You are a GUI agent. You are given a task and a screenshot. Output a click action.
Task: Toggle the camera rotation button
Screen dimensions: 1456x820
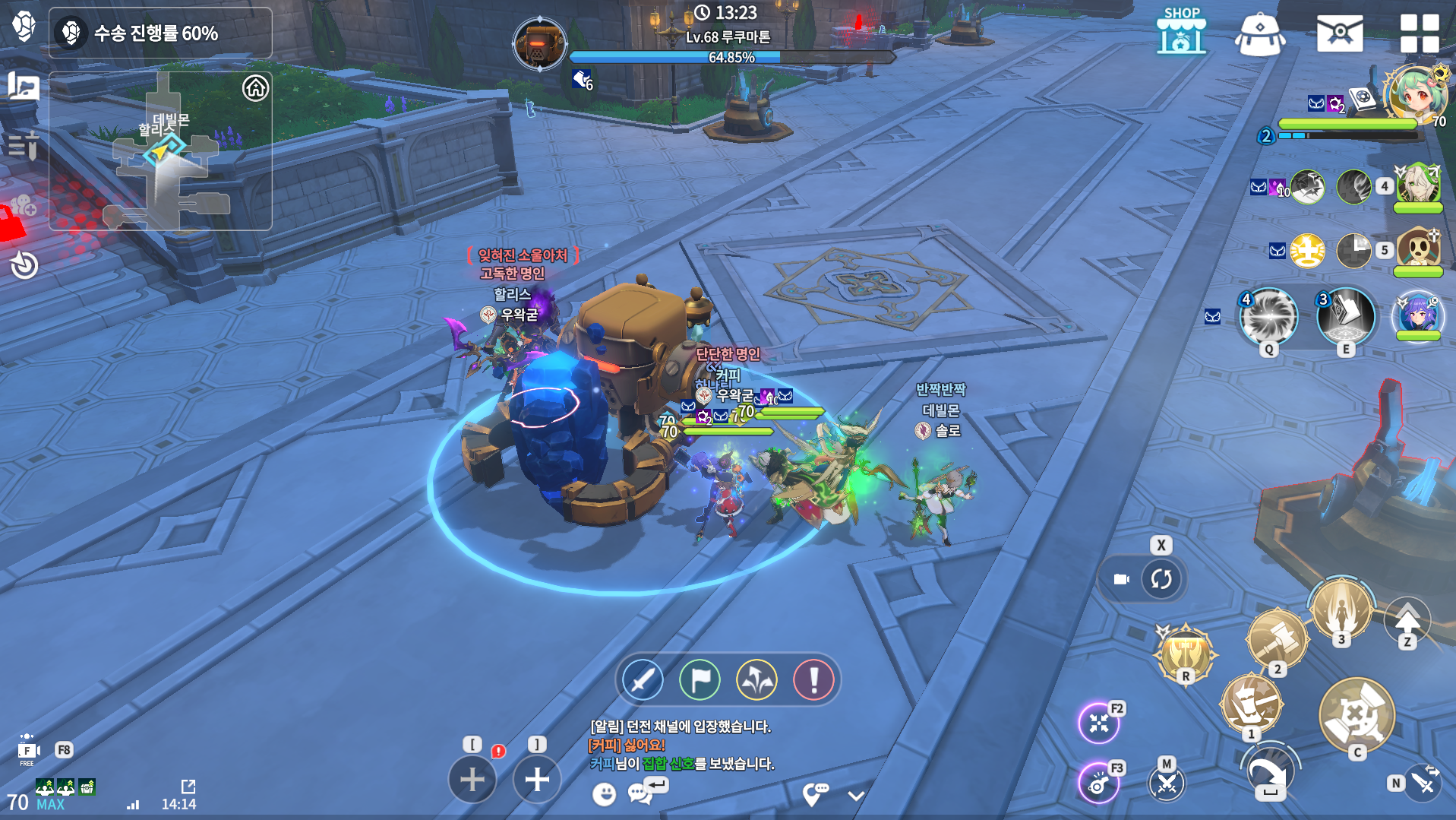pos(1161,579)
